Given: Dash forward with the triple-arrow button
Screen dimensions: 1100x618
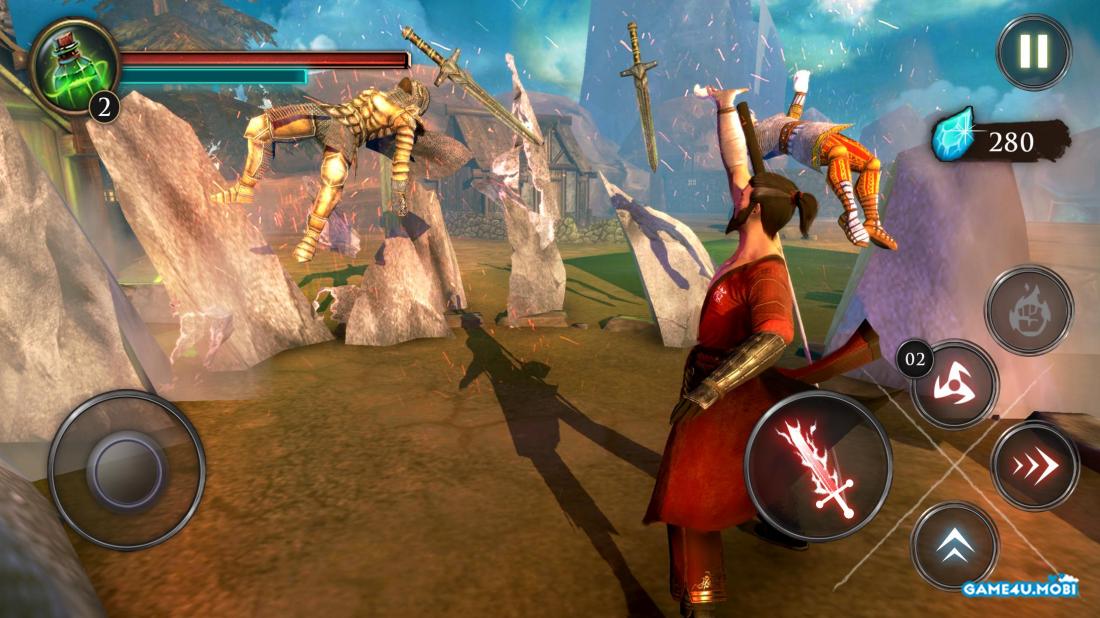Looking at the screenshot, I should (1035, 466).
